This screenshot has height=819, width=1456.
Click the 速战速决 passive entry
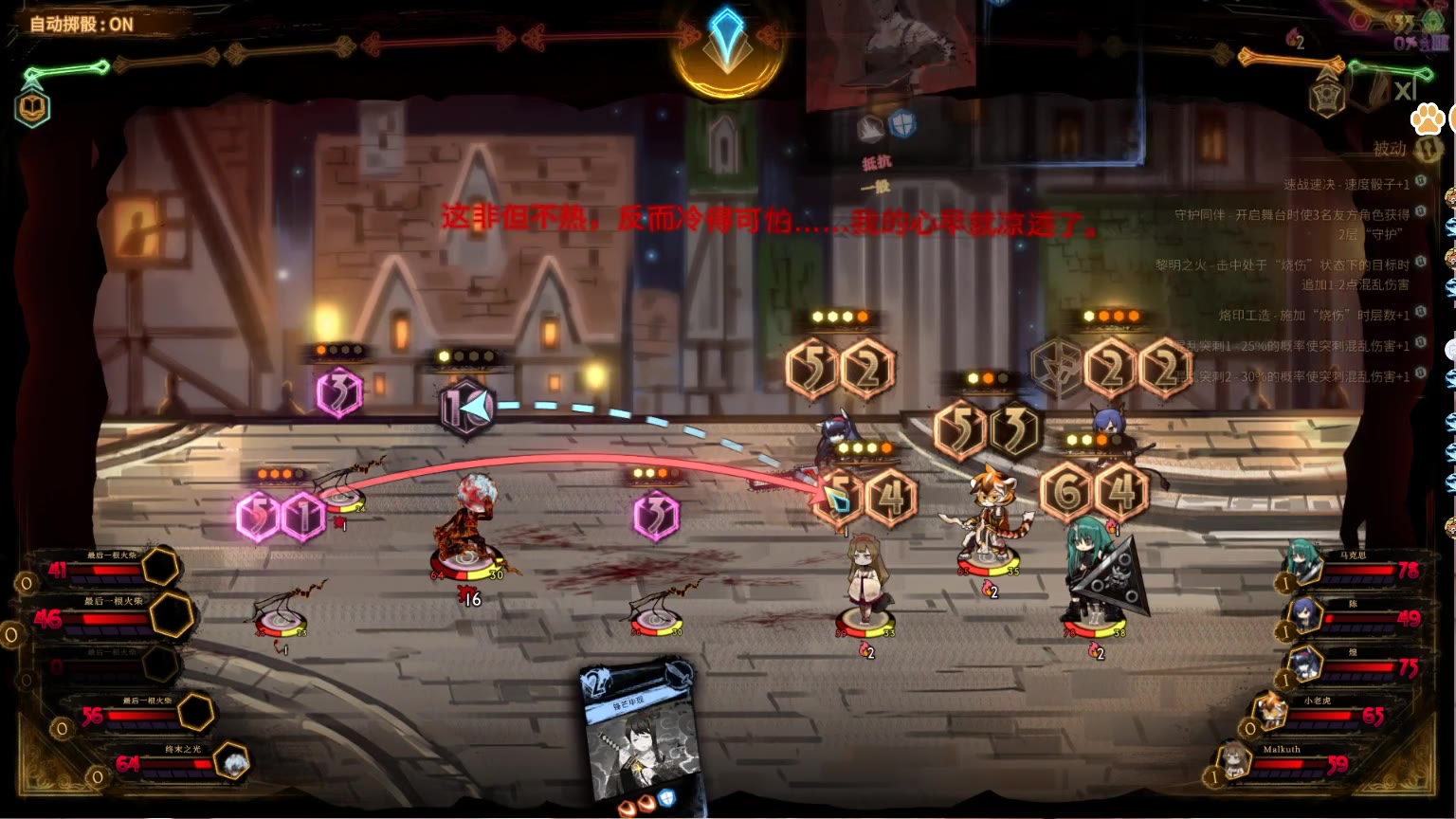click(x=1346, y=185)
